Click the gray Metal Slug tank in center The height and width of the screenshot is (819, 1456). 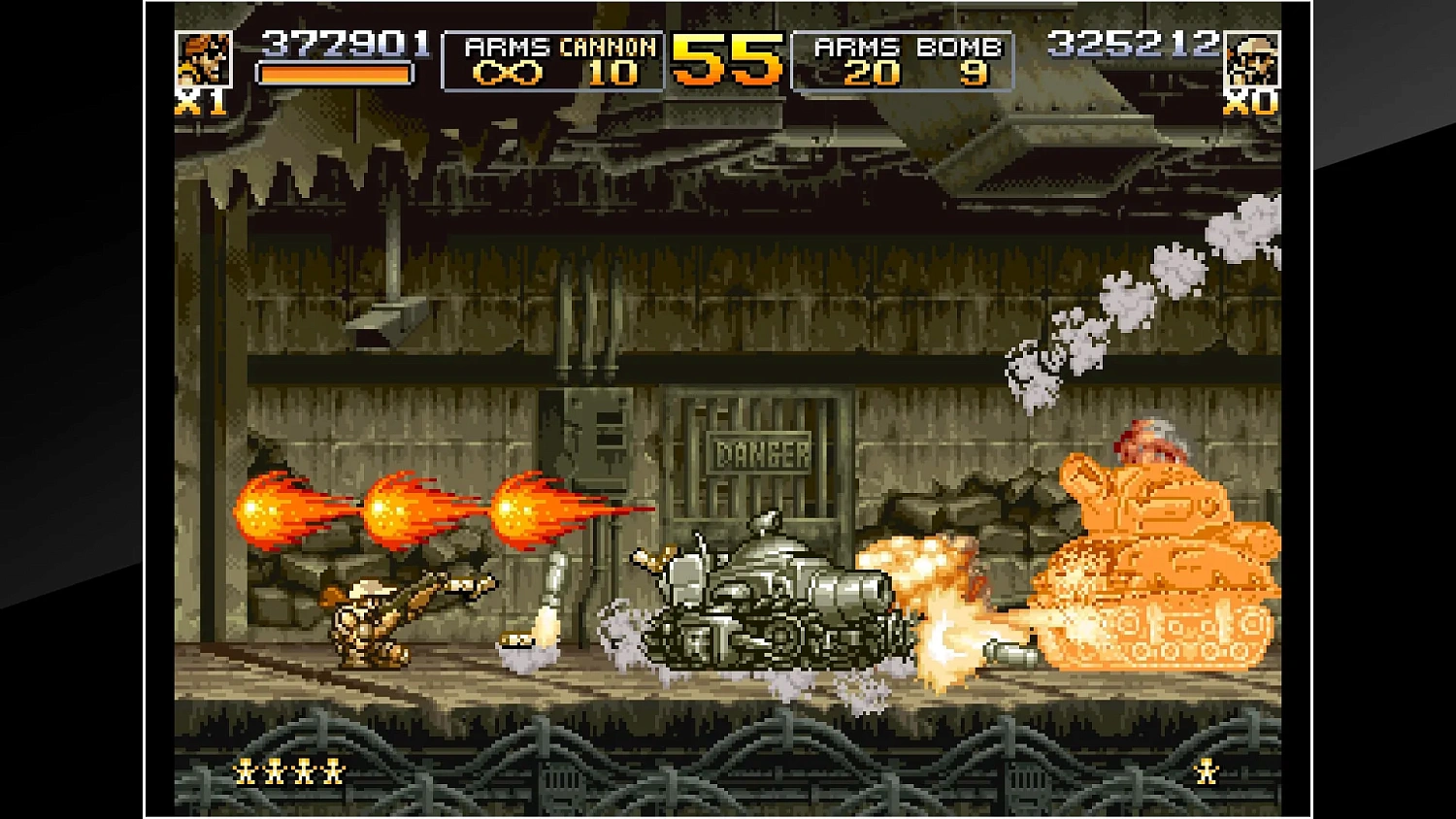pyautogui.click(x=767, y=611)
